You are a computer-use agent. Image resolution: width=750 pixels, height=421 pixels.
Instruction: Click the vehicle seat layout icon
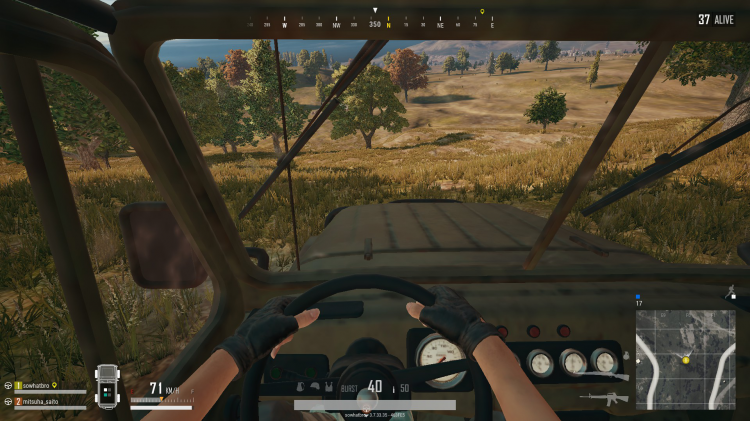point(108,387)
